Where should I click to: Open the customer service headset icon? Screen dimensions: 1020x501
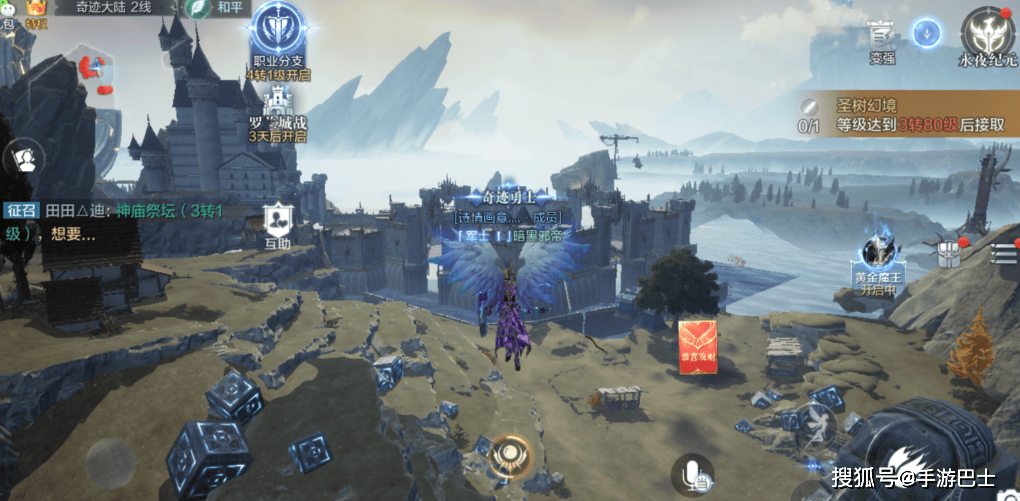[24, 158]
